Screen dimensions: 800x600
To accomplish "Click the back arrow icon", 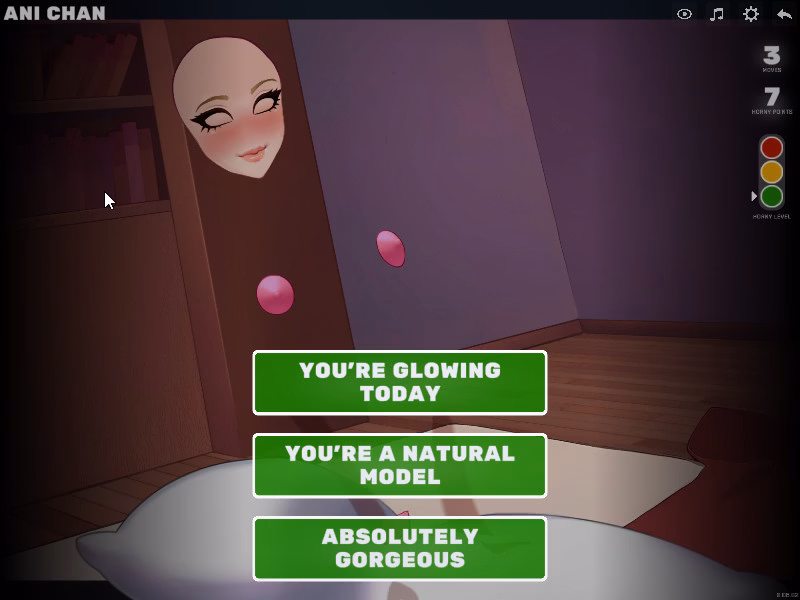I will (784, 14).
